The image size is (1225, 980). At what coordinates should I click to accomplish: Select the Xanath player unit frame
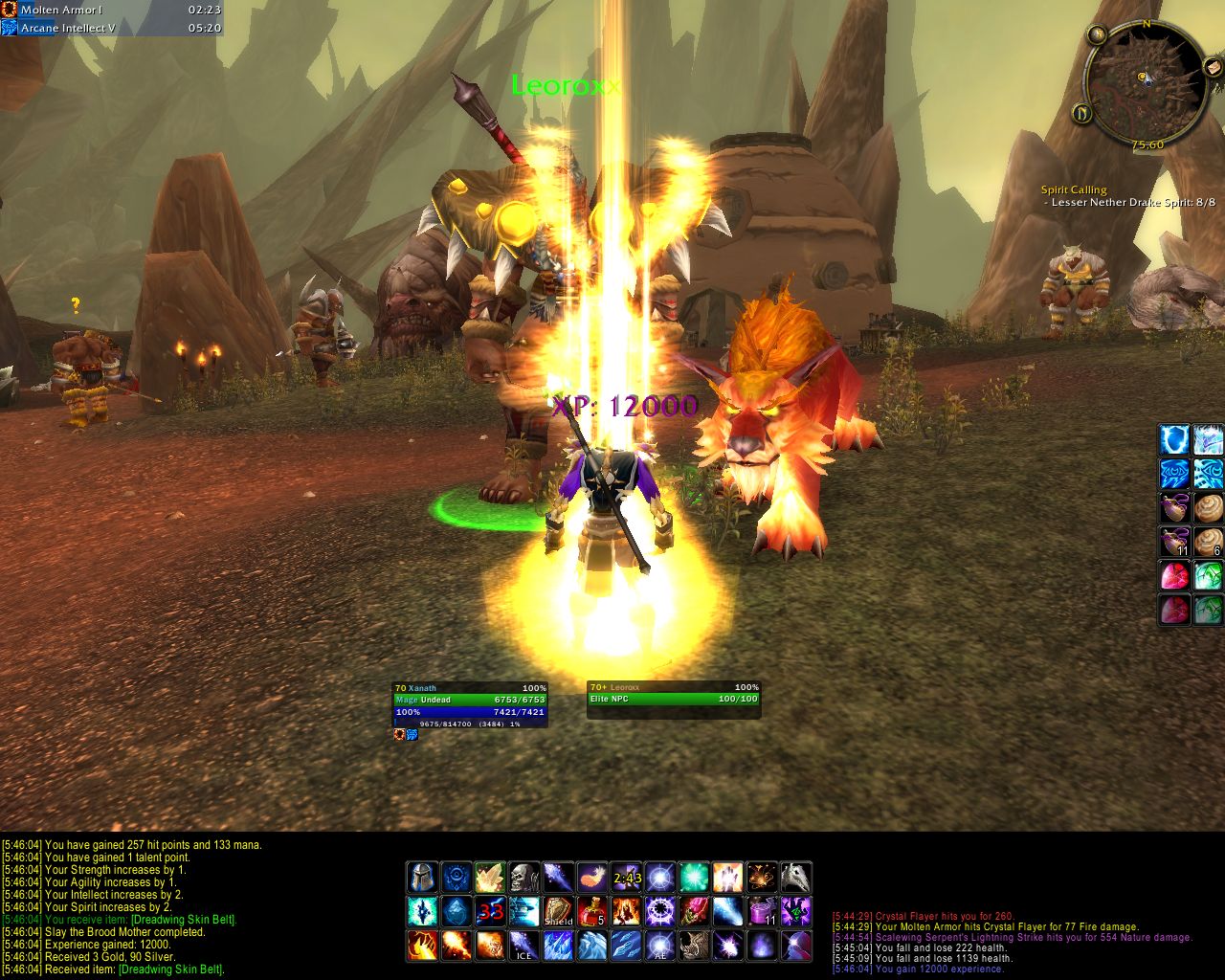(x=470, y=702)
